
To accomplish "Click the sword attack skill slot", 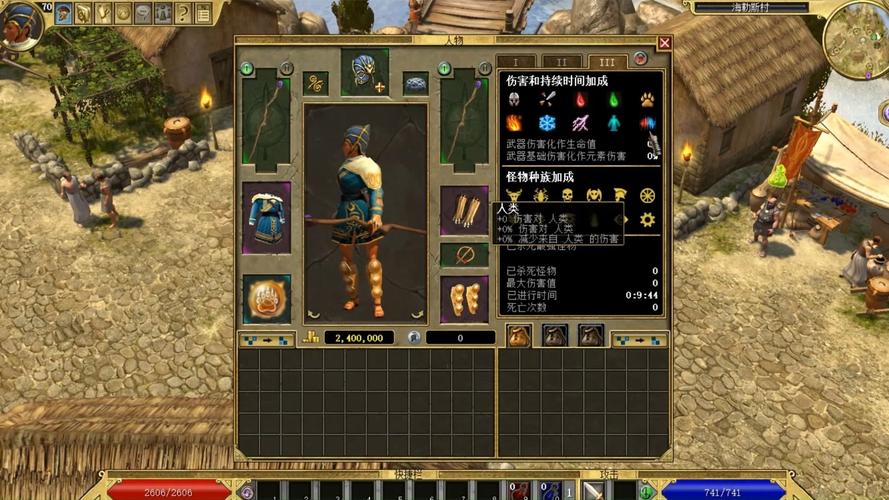I will tap(593, 491).
